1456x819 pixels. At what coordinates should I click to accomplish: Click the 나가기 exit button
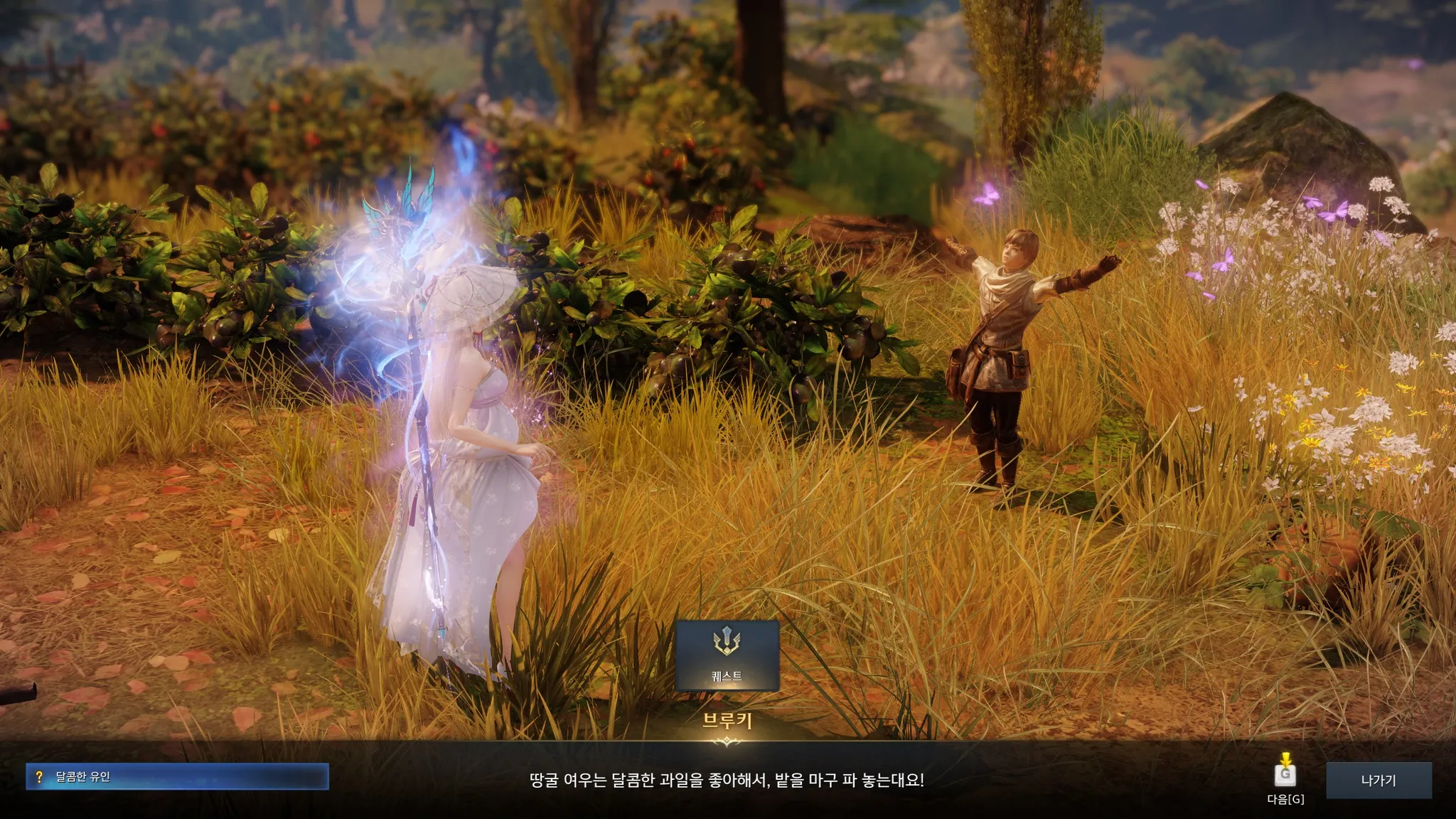(1378, 780)
